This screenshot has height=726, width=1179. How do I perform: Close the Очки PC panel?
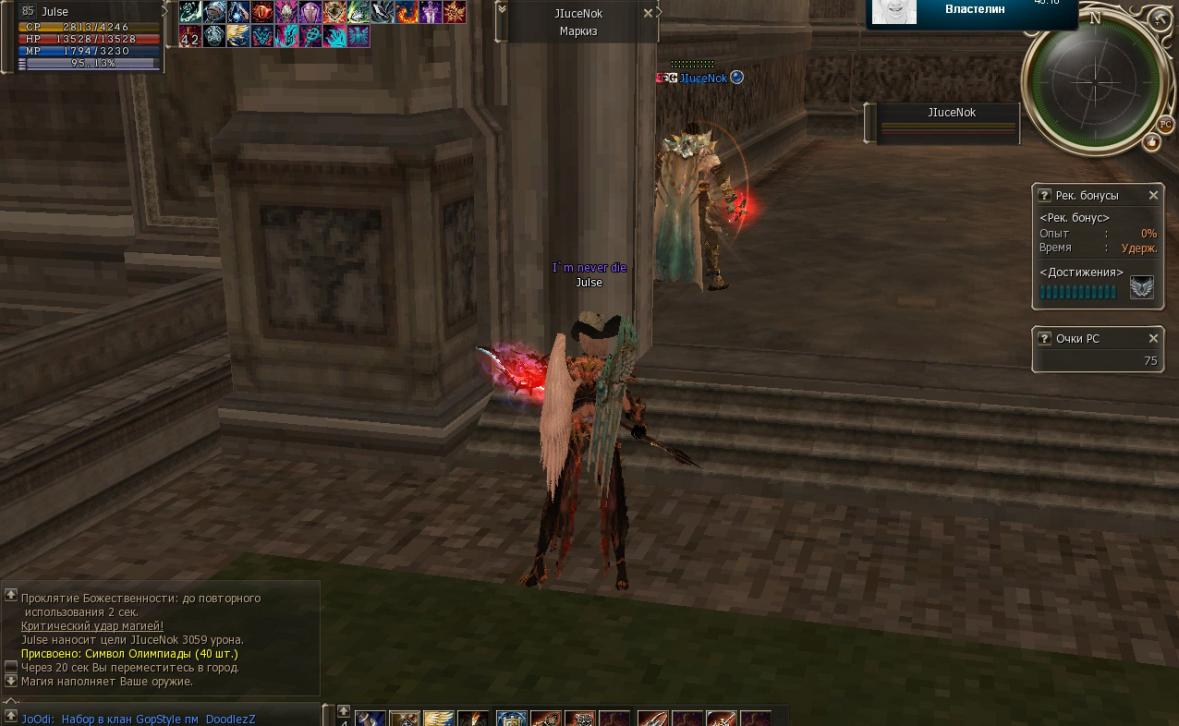pos(1153,338)
